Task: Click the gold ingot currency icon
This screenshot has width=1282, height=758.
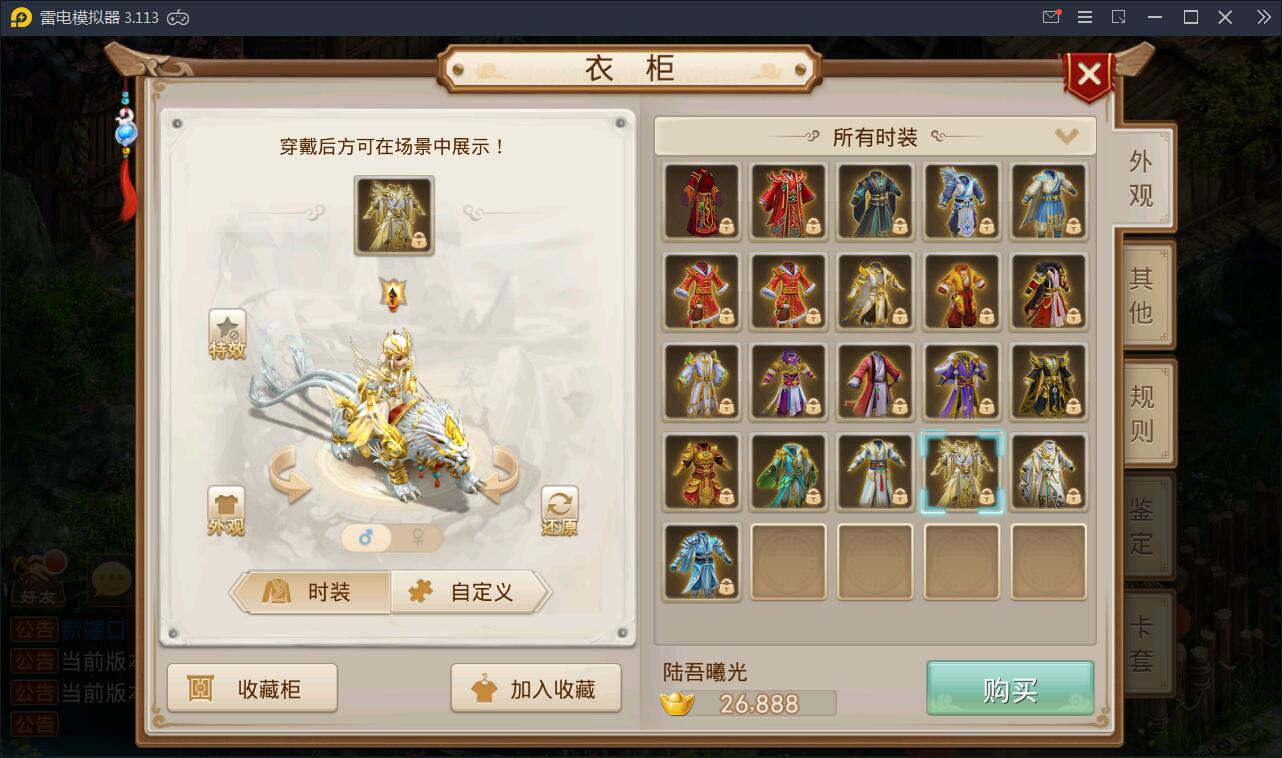Action: click(679, 703)
